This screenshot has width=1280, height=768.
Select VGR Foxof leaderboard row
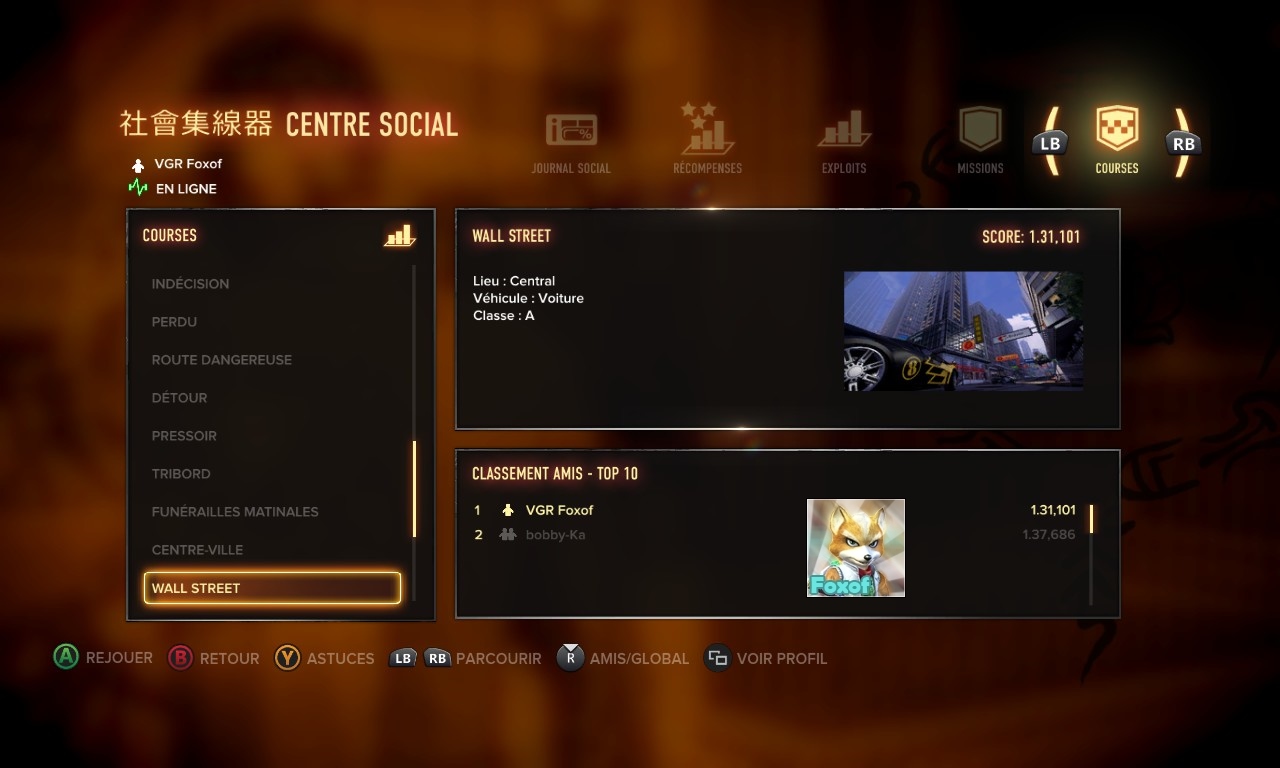tap(560, 510)
